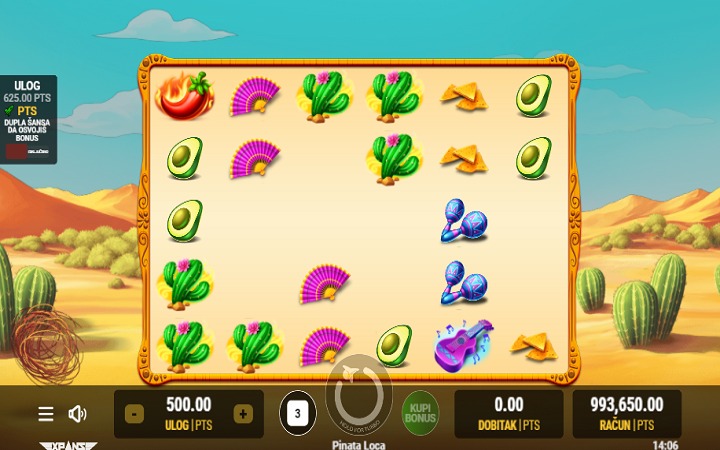Decrease the bet with the minus button
720x450 pixels.
pos(135,414)
